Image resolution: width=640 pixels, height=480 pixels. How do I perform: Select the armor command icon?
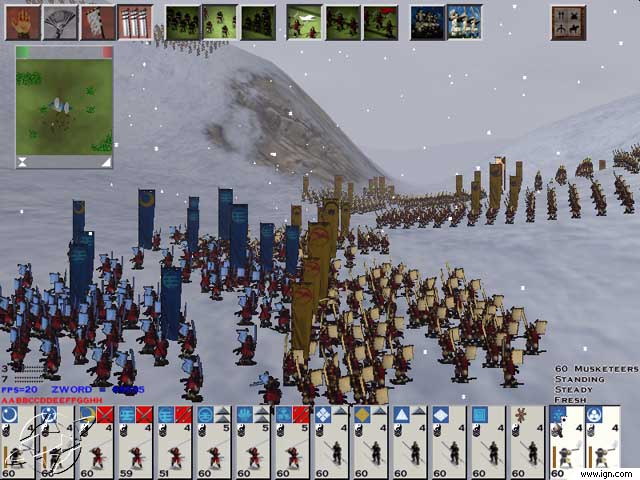pyautogui.click(x=96, y=21)
